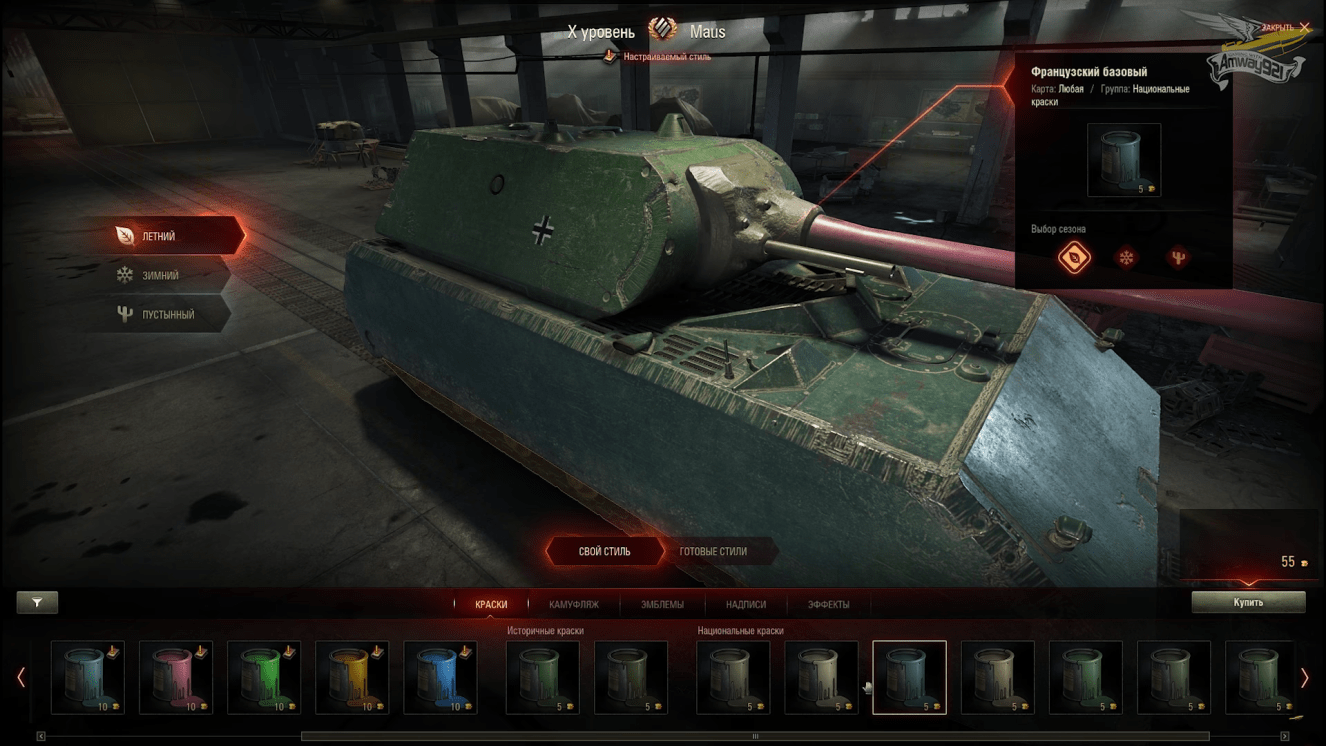Viewport: 1326px width, 746px height.
Task: Open the filter funnel button
Action: (37, 602)
